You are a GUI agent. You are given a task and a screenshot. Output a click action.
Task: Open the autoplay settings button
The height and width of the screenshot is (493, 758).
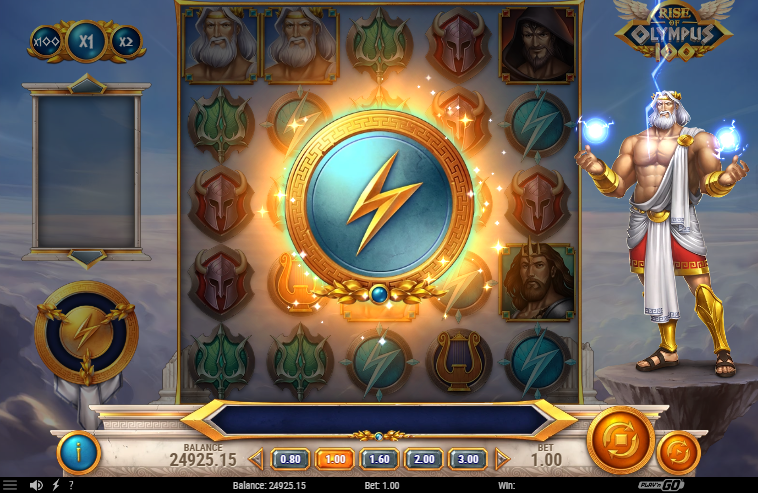tap(678, 453)
